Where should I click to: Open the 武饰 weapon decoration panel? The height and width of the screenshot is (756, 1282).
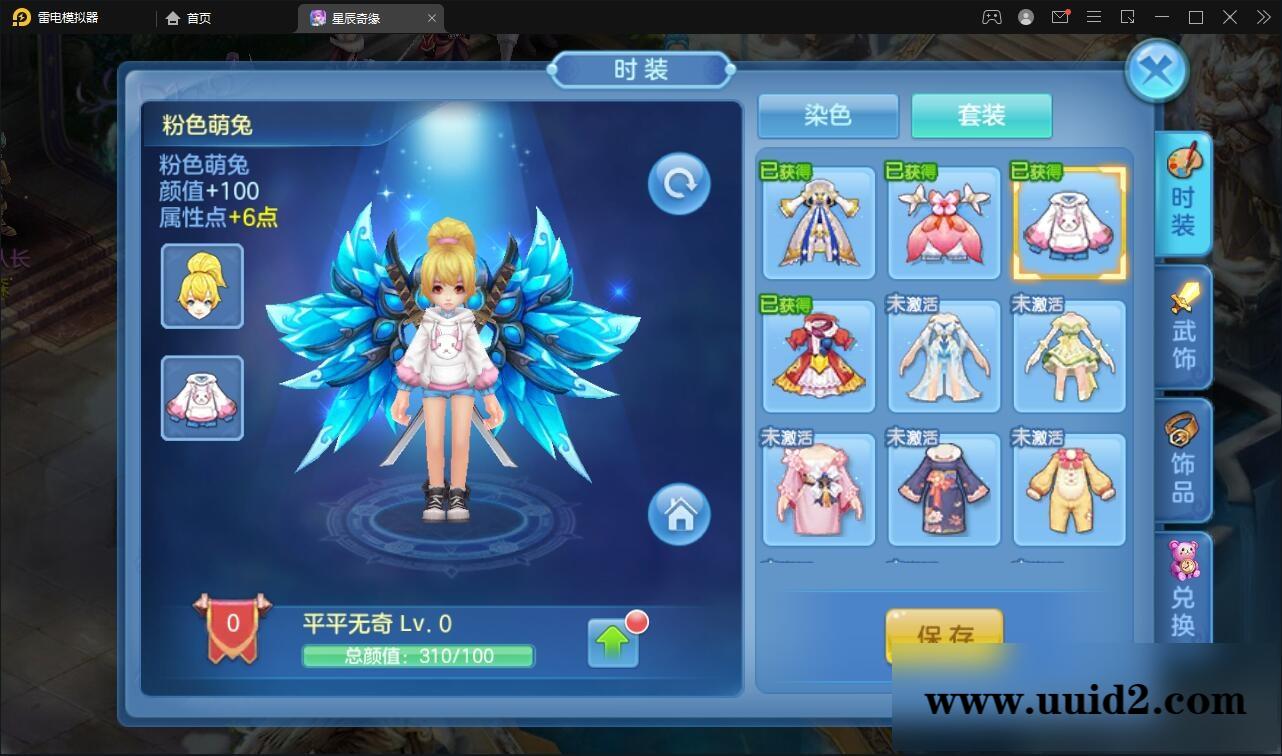1184,327
